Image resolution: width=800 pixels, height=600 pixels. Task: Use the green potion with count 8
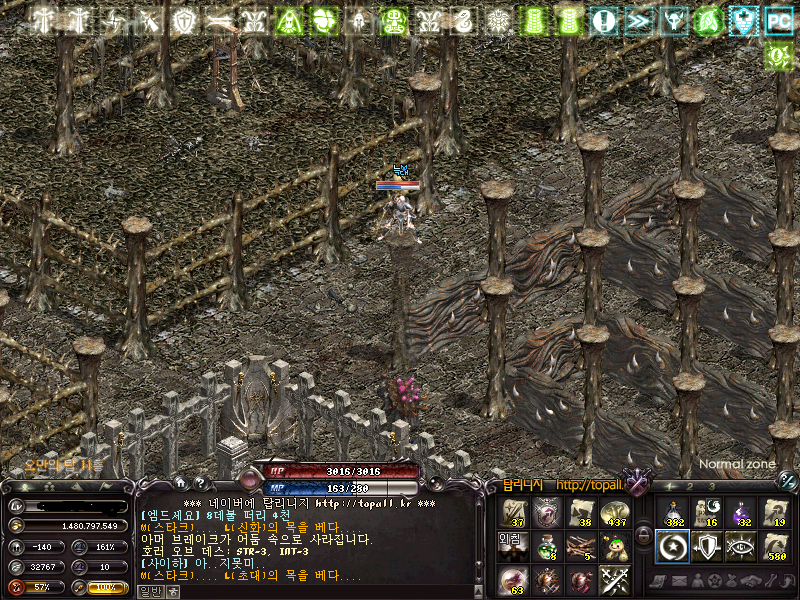pos(546,546)
